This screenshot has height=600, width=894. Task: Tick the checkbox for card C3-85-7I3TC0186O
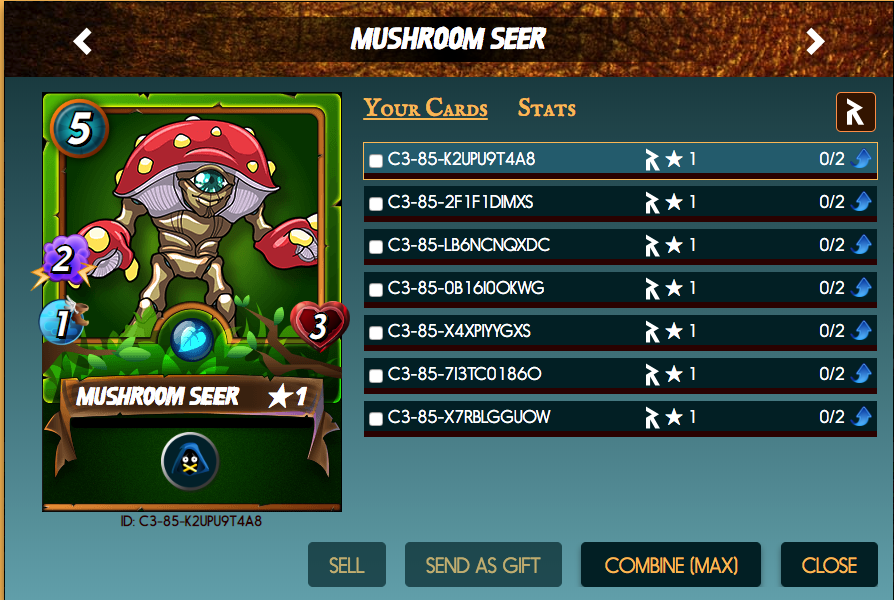coord(376,375)
